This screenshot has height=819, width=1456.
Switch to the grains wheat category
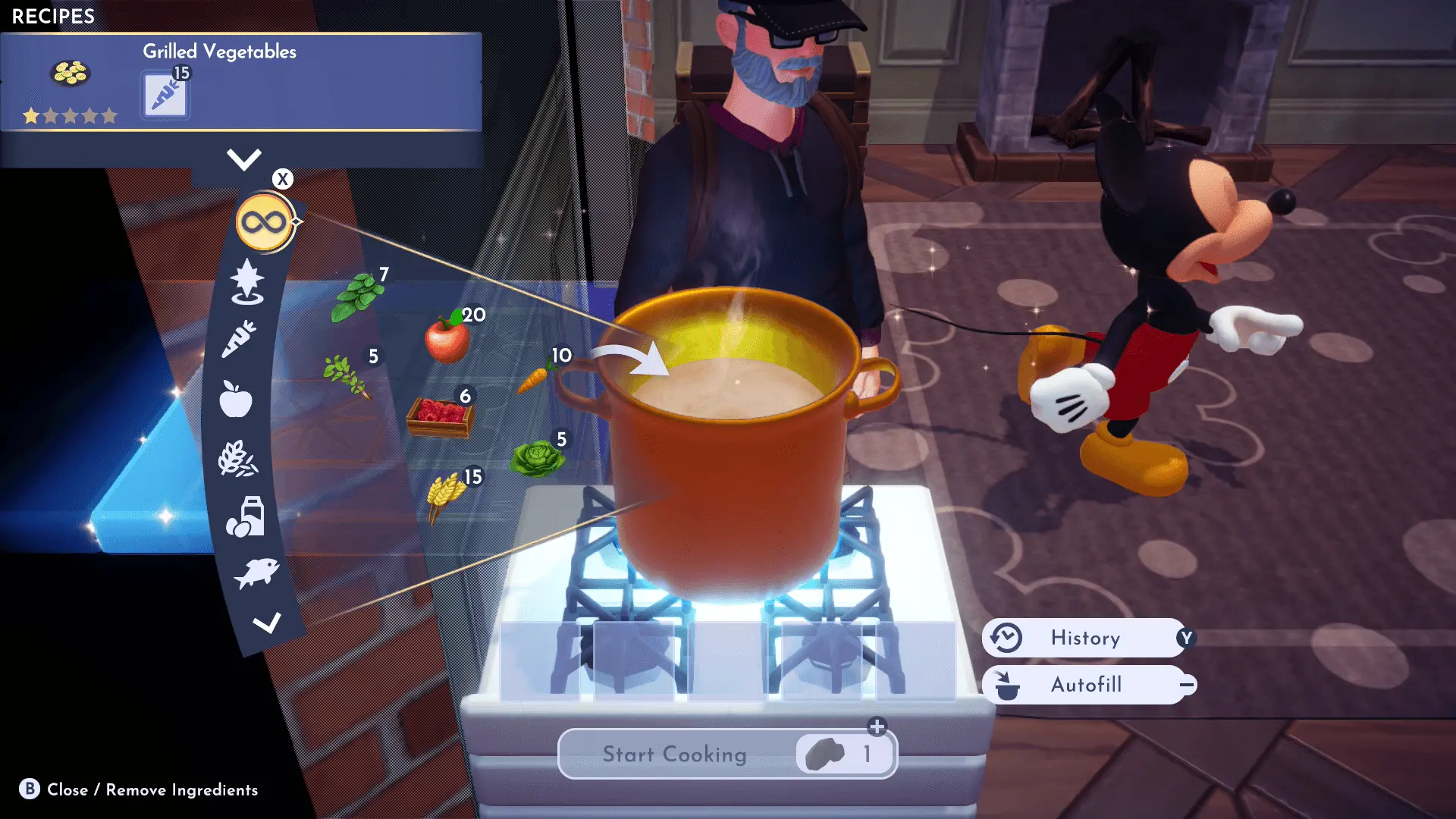point(237,459)
